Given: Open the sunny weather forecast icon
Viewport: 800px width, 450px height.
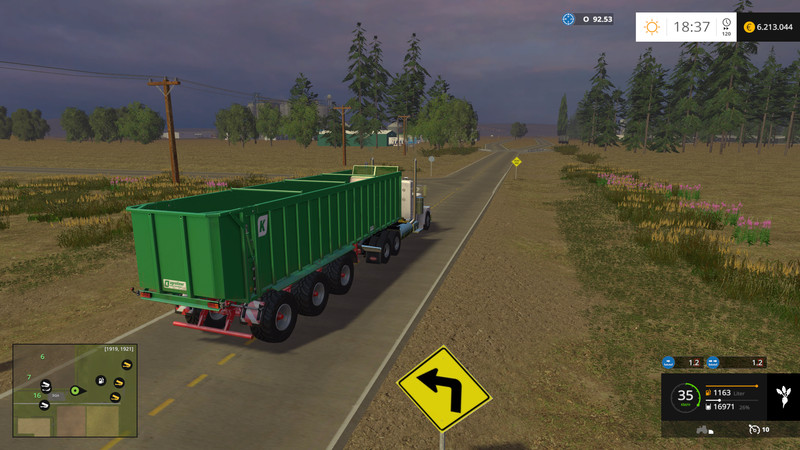Looking at the screenshot, I should (x=652, y=27).
